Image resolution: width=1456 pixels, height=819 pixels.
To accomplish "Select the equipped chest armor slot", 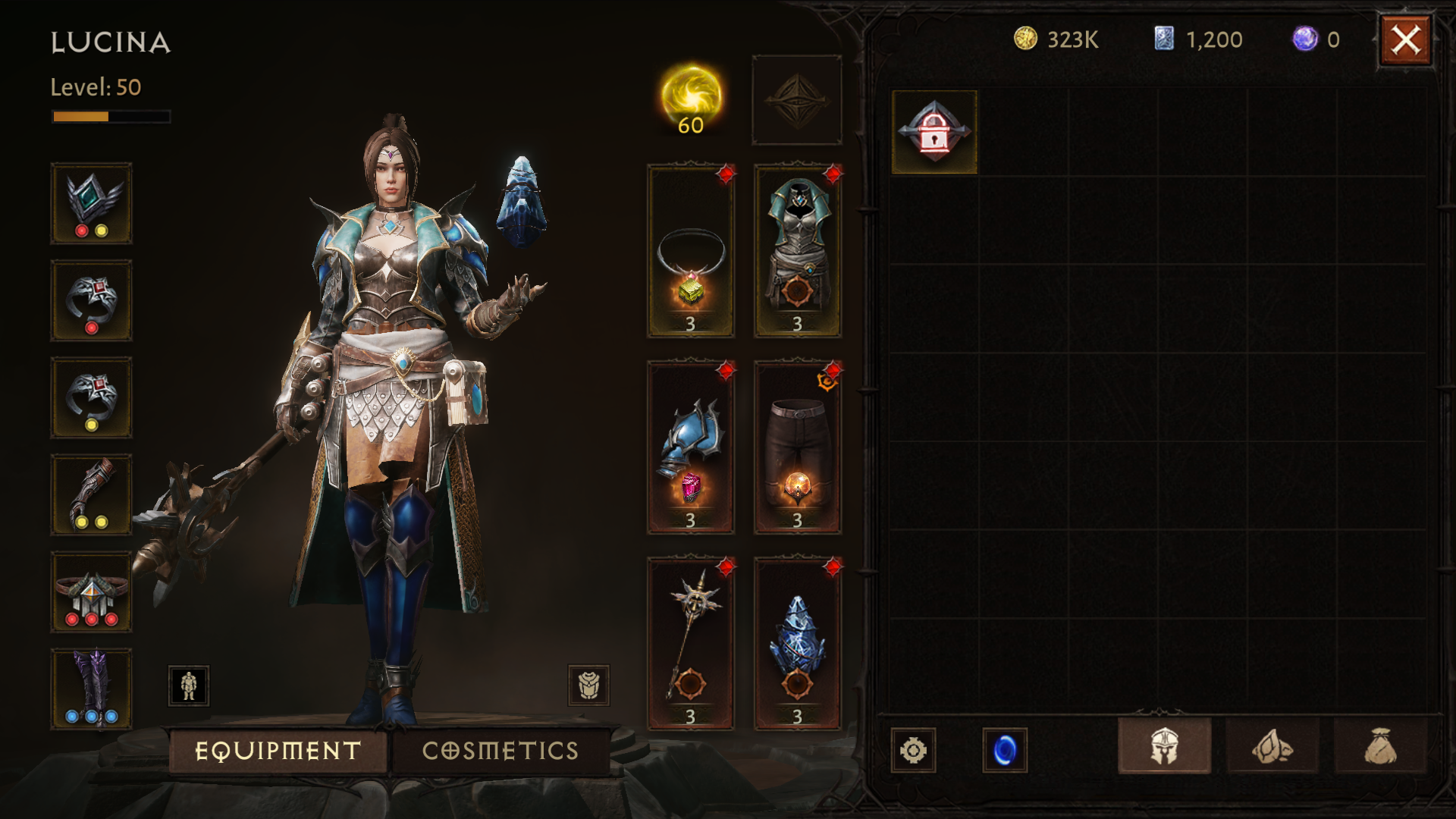I will point(797,251).
